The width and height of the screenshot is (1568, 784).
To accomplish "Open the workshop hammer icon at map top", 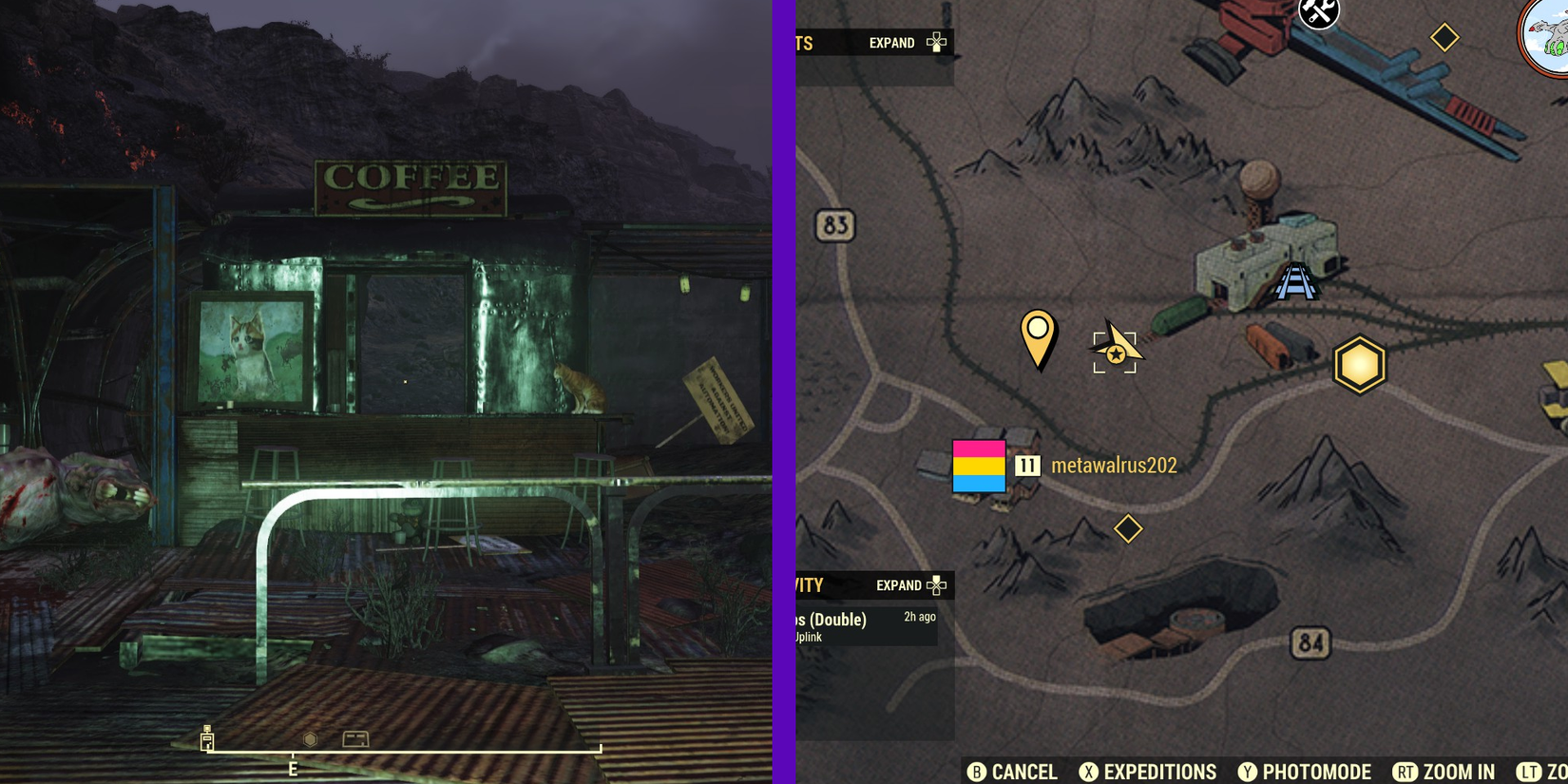I will point(1317,14).
